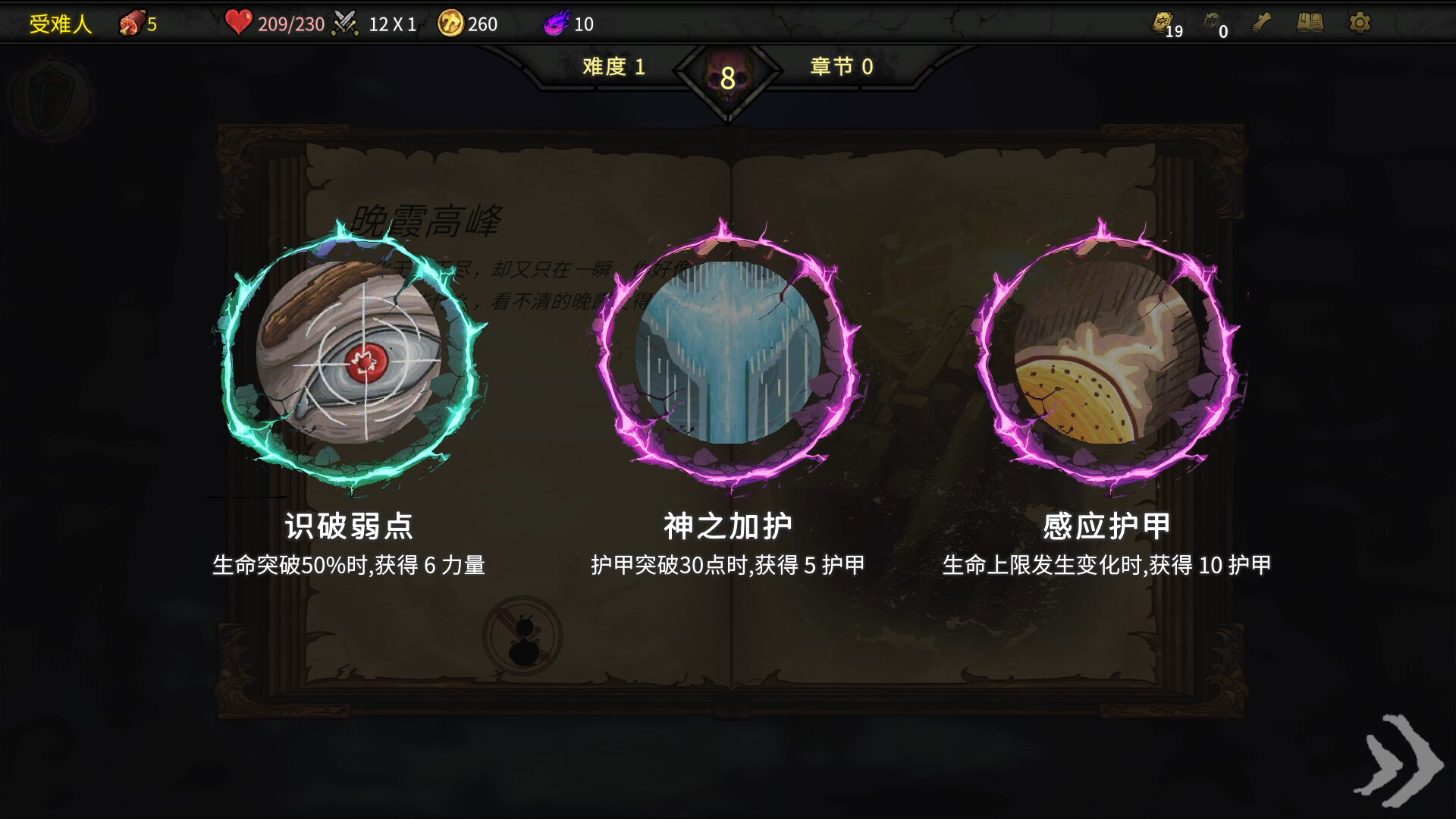Click the shield emblem in the top-left corner
Screen dimensions: 1456x819
pyautogui.click(x=52, y=97)
